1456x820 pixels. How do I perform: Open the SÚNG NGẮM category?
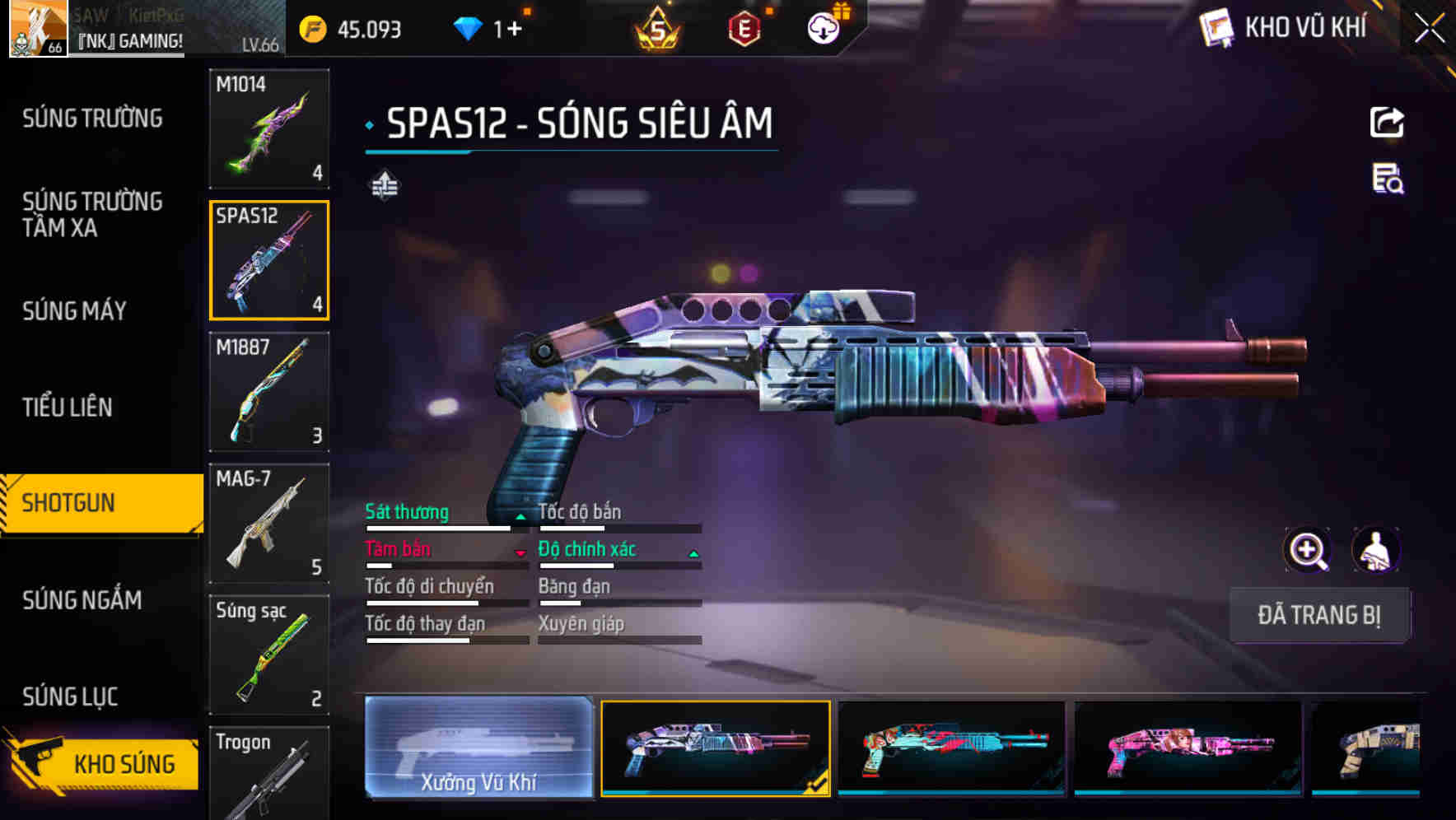[82, 600]
